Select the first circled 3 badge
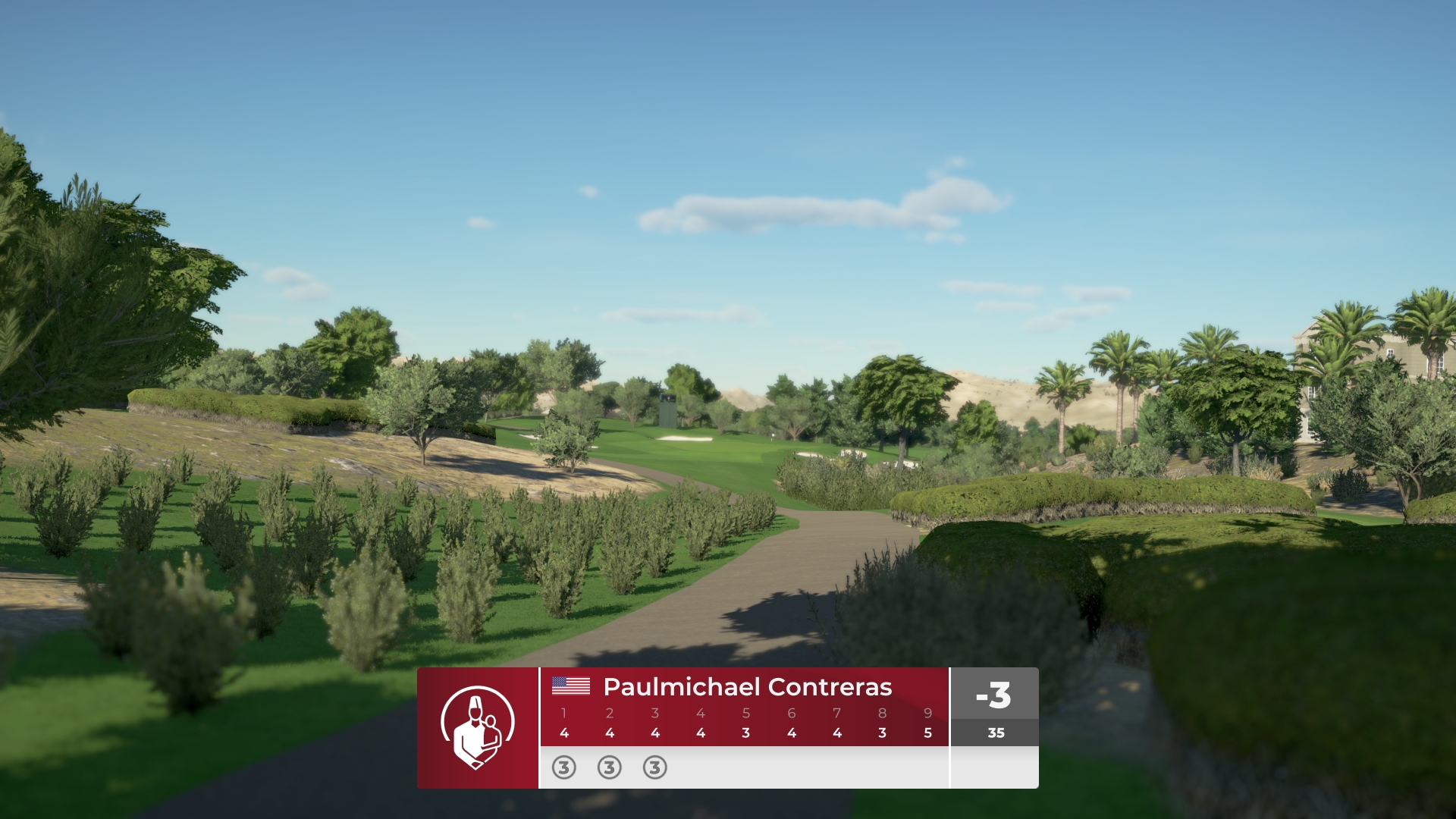Viewport: 1456px width, 819px height. point(563,768)
